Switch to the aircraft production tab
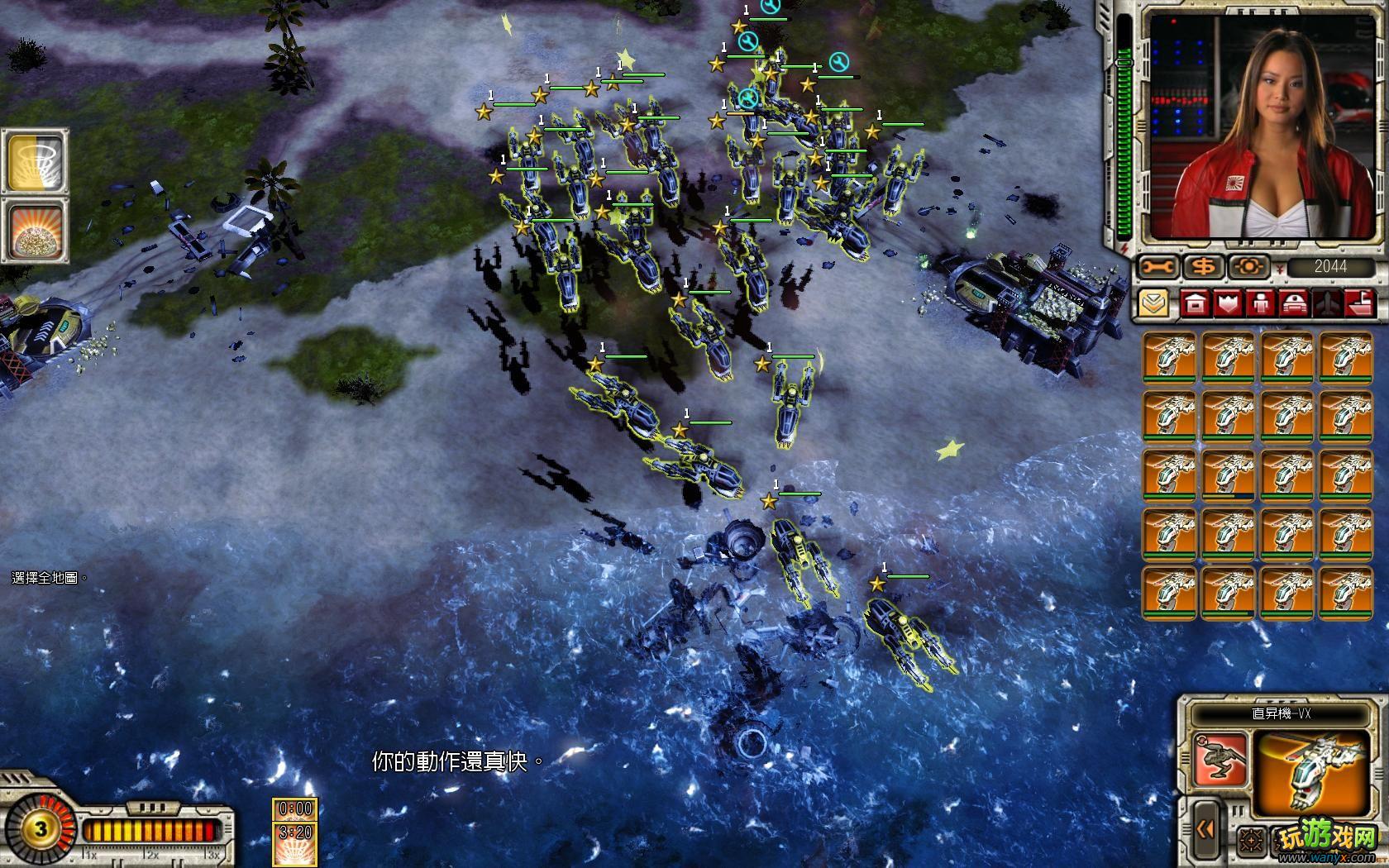 pyautogui.click(x=1325, y=303)
